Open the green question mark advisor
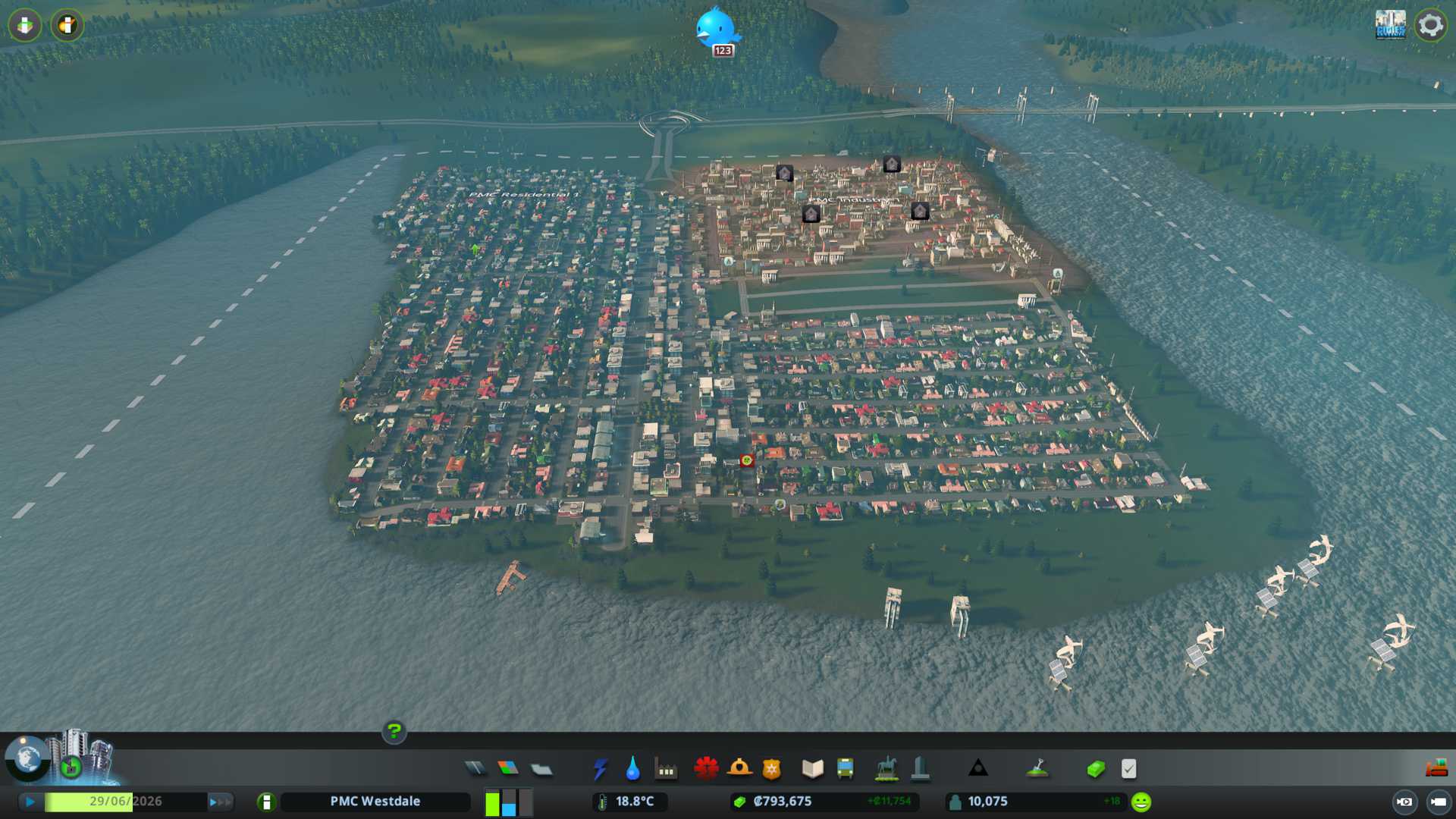Screen dimensions: 1456x819 click(x=394, y=732)
